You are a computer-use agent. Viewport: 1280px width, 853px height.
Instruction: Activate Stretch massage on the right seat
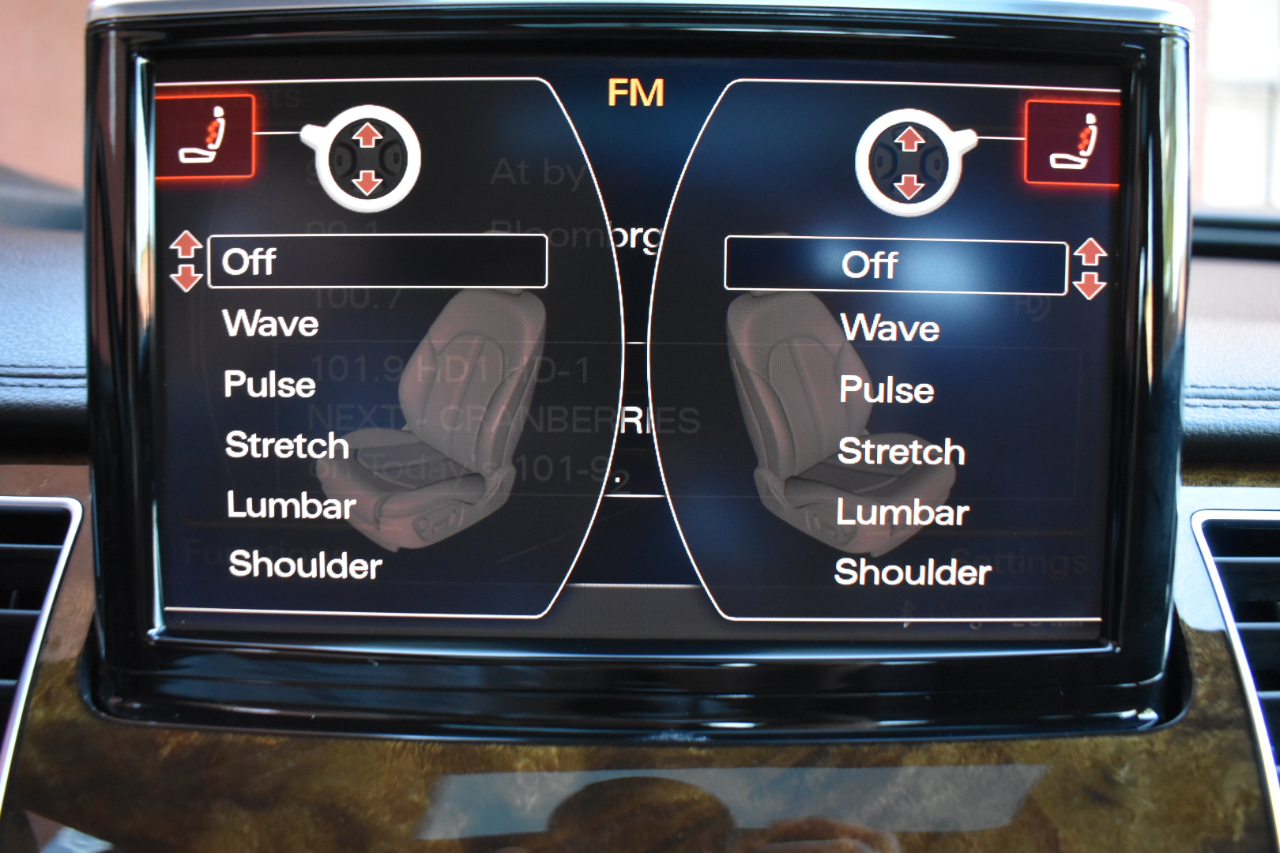[901, 452]
